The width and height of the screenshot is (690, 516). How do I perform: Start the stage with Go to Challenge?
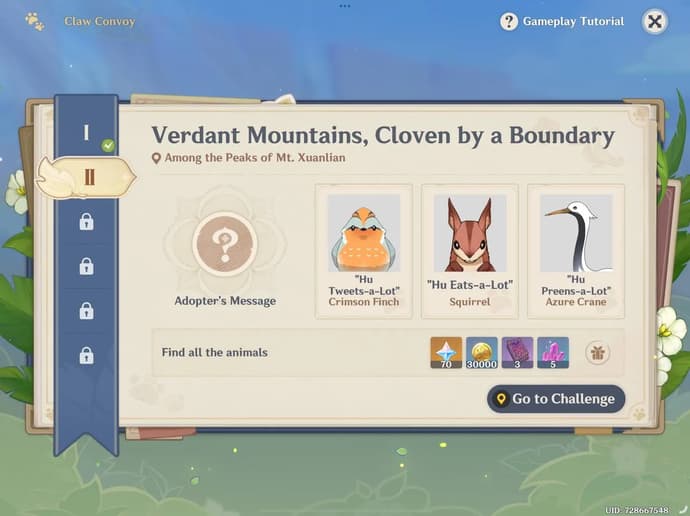click(x=556, y=399)
